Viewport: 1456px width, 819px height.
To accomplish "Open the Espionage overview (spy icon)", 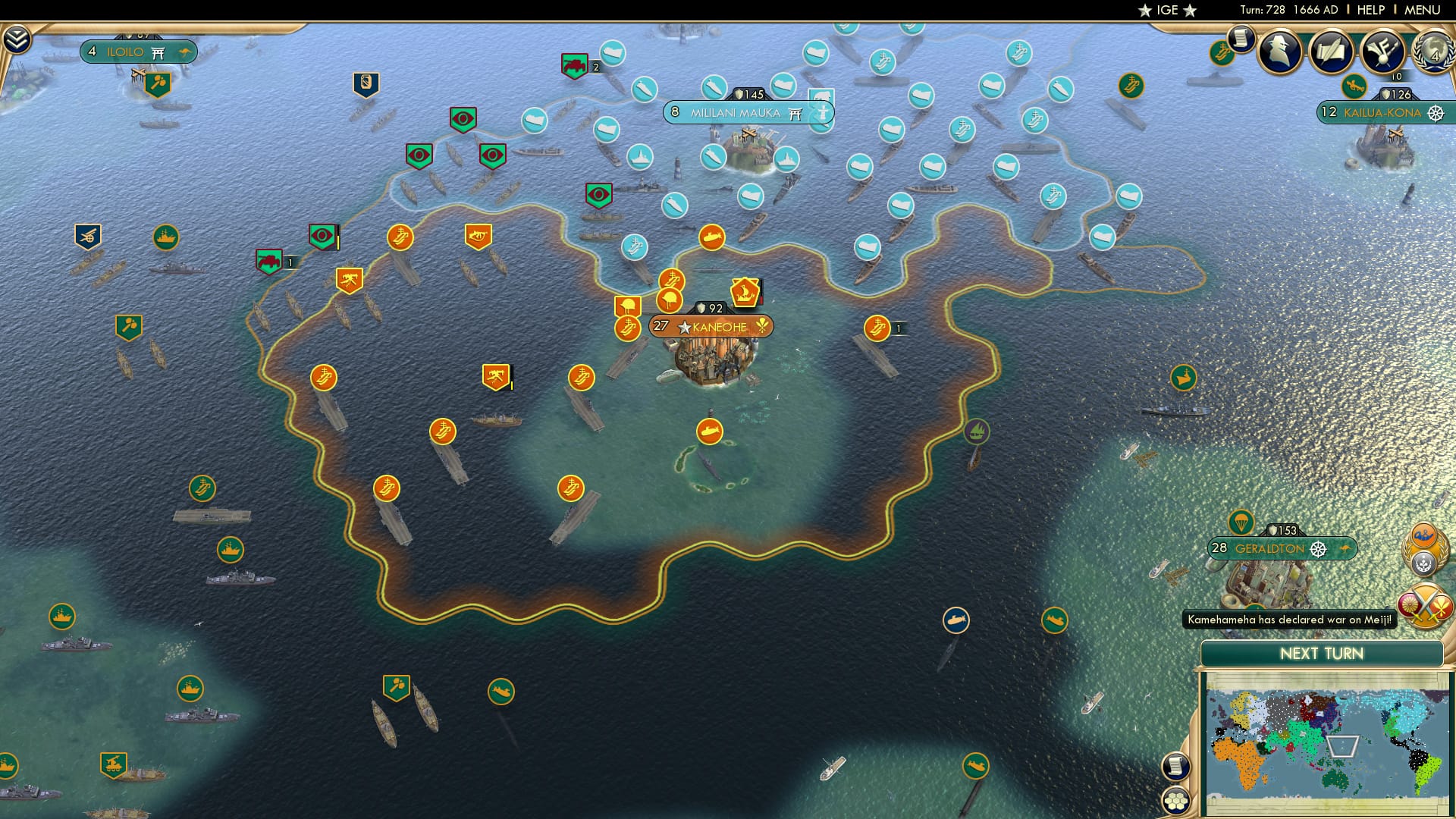I will [x=1279, y=52].
